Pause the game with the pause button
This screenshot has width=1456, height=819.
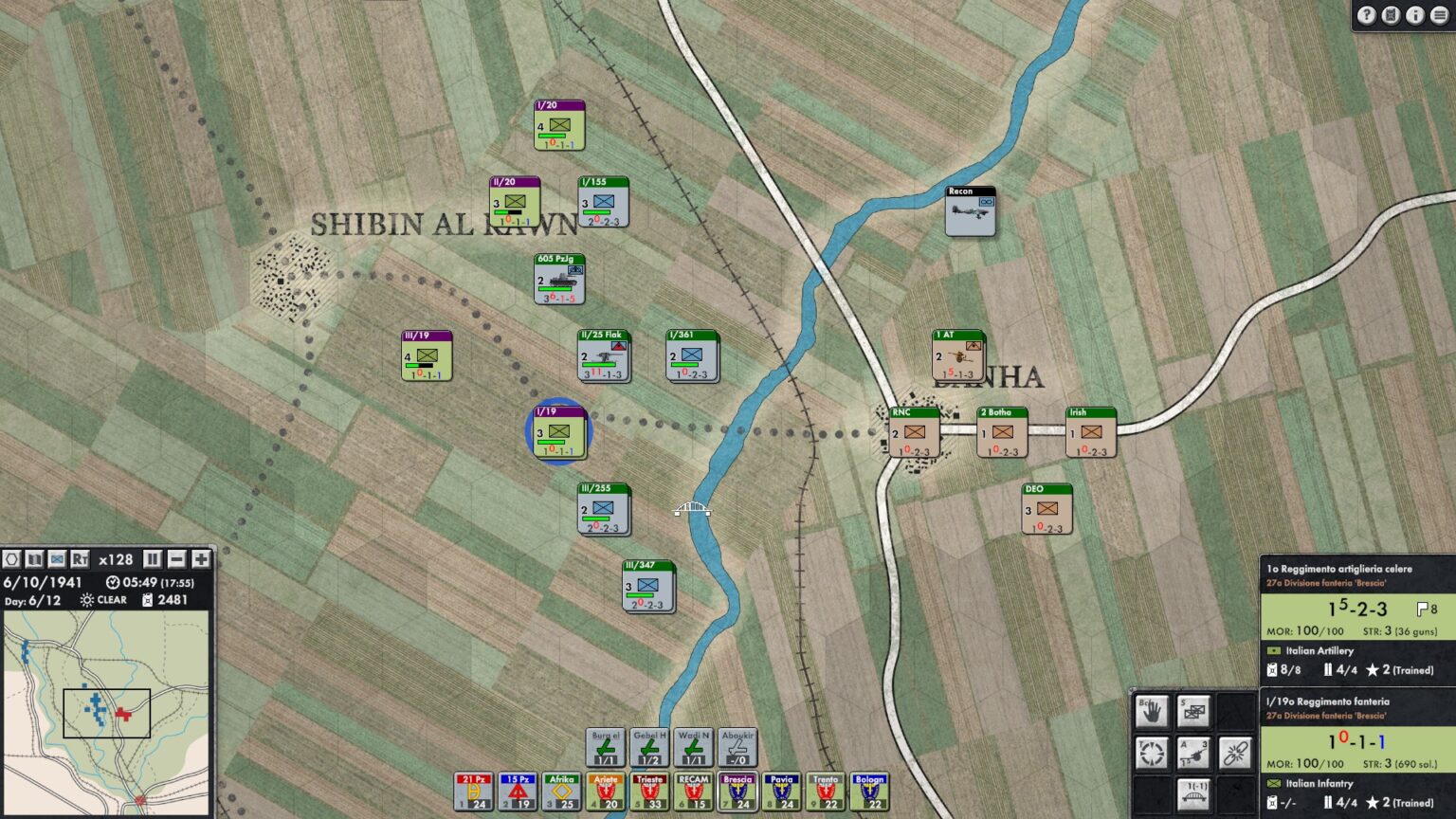[x=154, y=560]
